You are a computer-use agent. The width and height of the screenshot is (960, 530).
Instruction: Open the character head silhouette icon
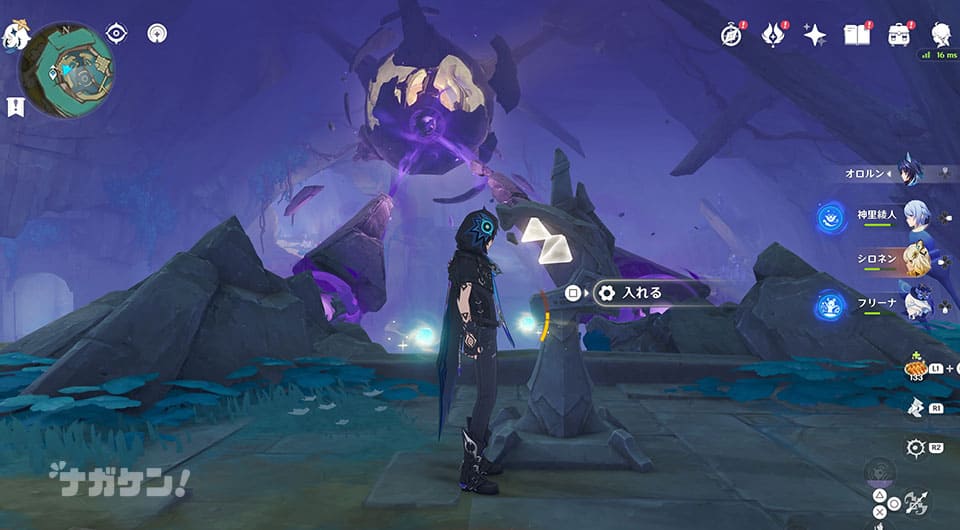pos(940,35)
